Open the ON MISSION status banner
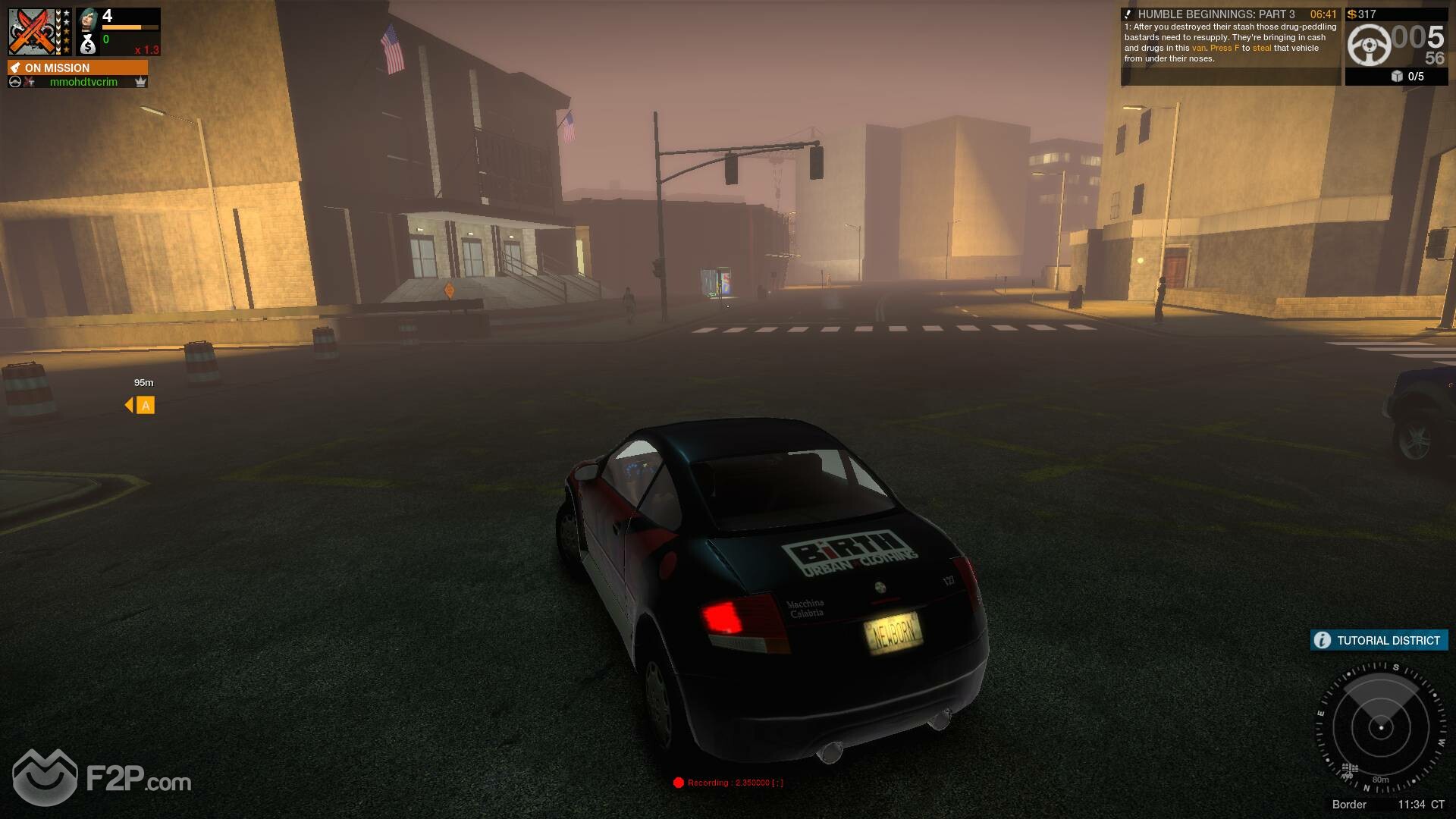The image size is (1456, 819). pyautogui.click(x=77, y=67)
